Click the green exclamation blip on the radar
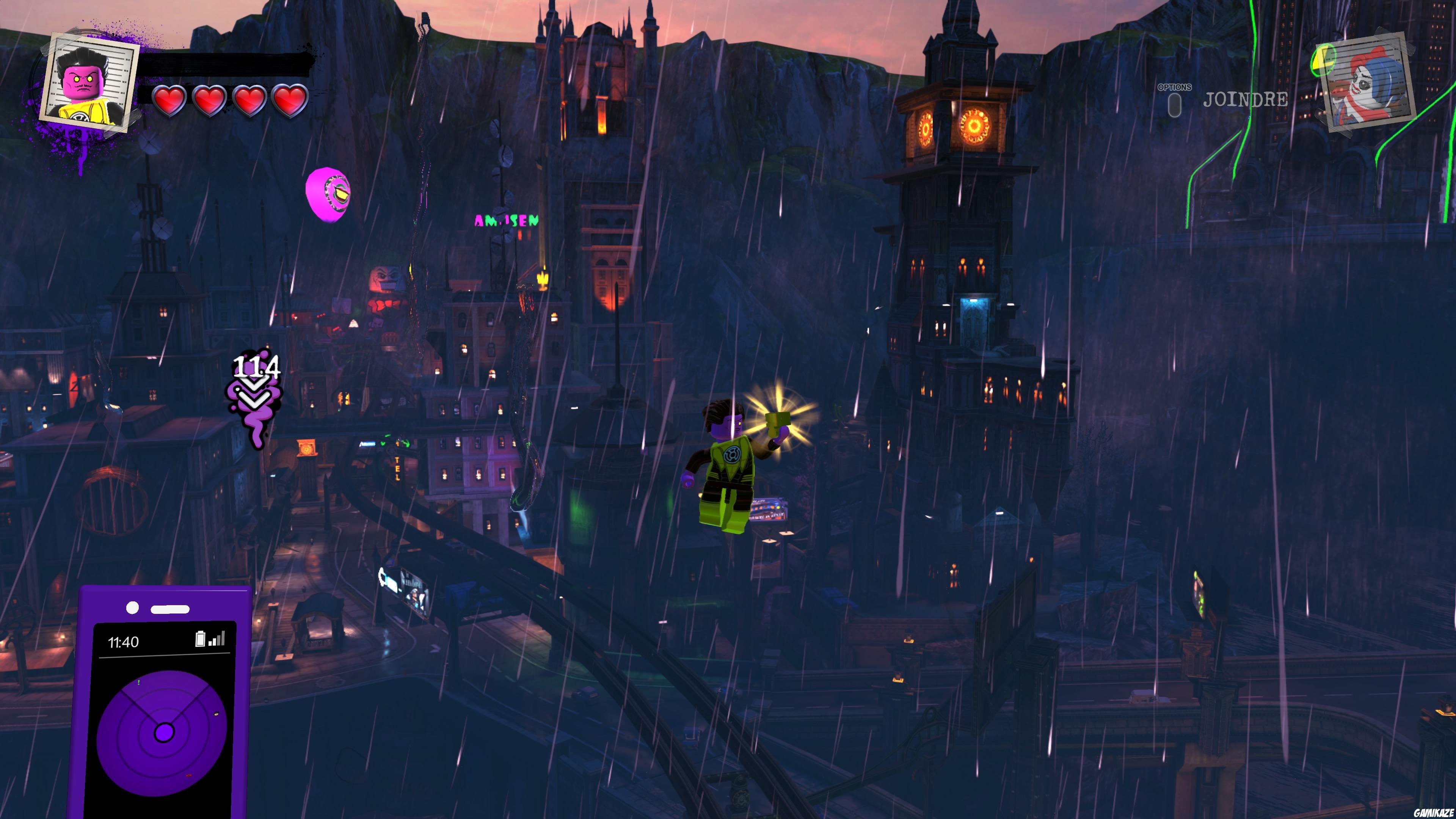Screen dimensions: 1456x819 (138, 682)
